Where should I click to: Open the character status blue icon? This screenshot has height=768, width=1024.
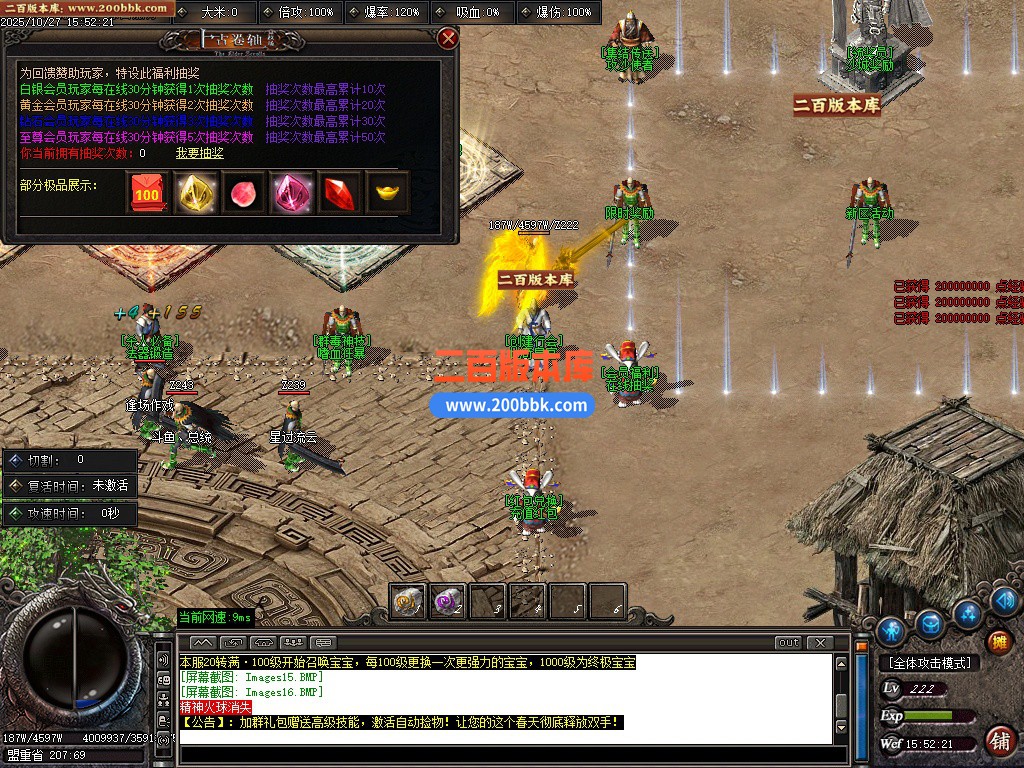890,630
